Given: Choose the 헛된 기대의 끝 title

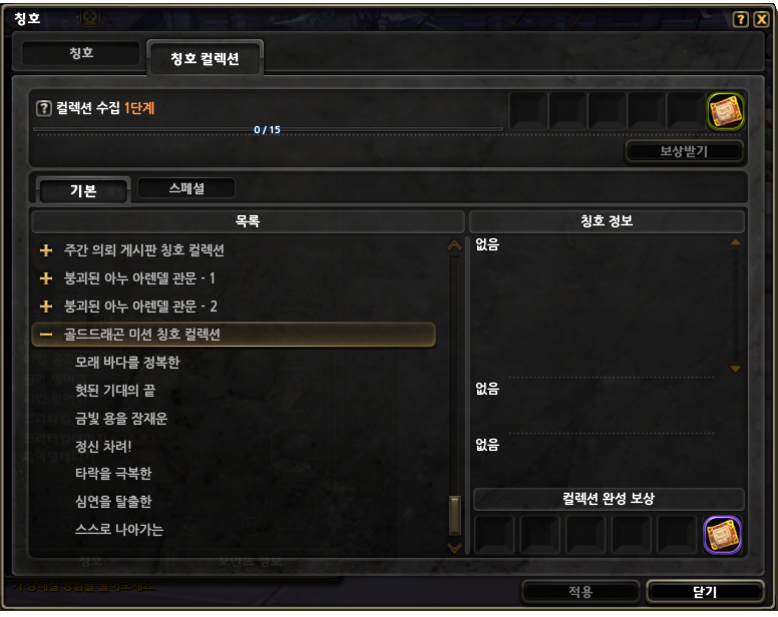Looking at the screenshot, I should [x=115, y=390].
